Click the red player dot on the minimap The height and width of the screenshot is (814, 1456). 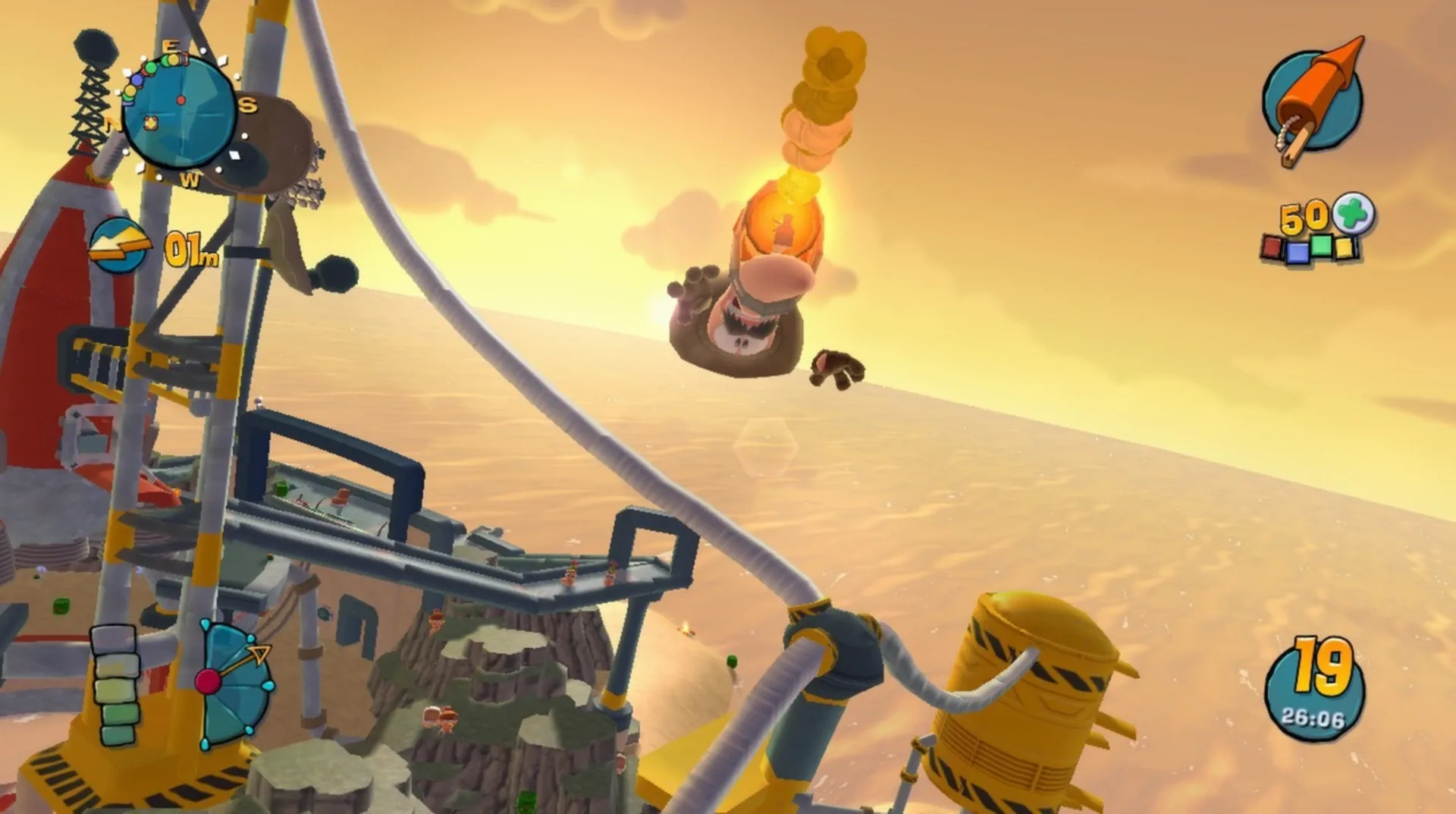coord(181,101)
